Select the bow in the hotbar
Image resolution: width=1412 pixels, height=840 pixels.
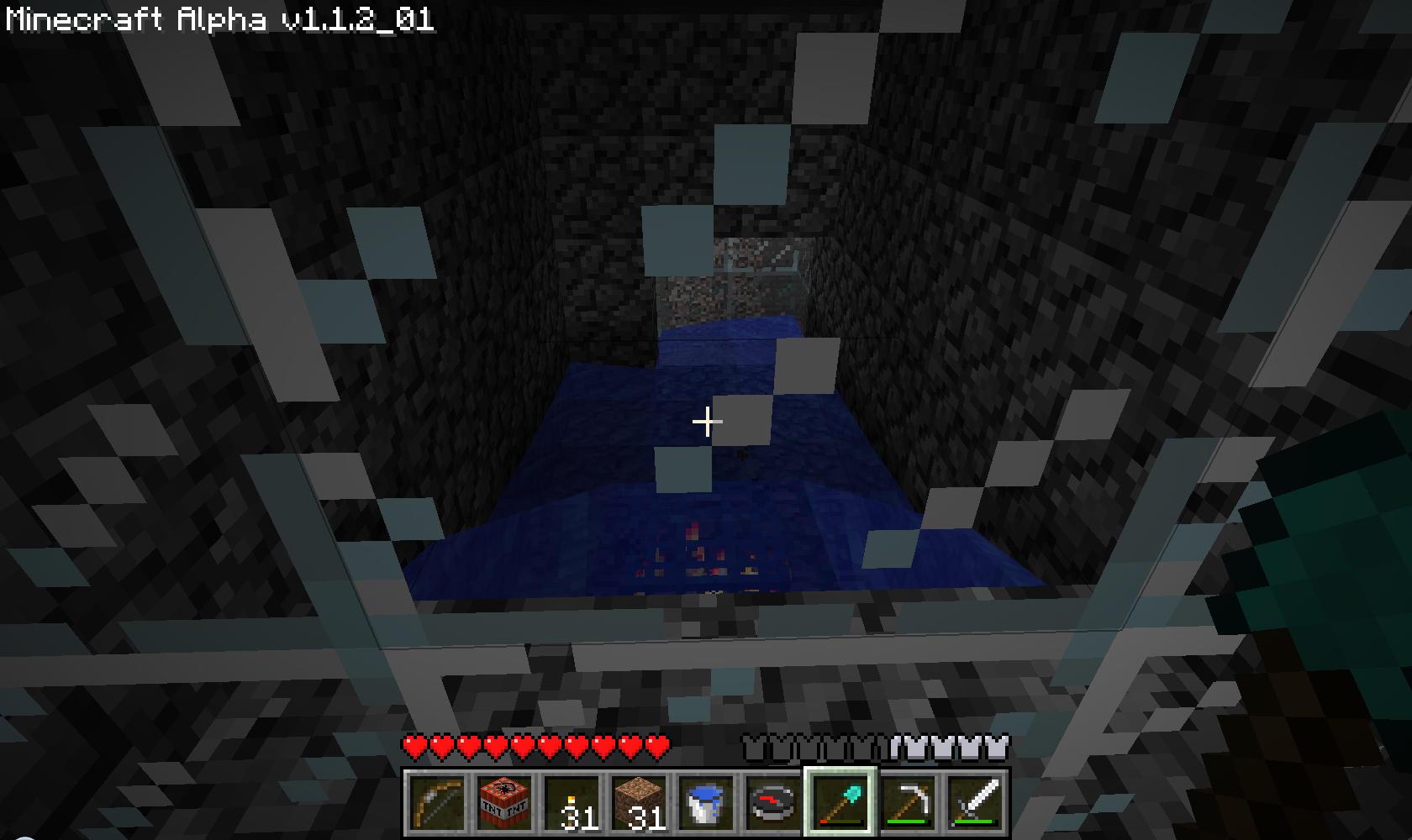pyautogui.click(x=437, y=802)
